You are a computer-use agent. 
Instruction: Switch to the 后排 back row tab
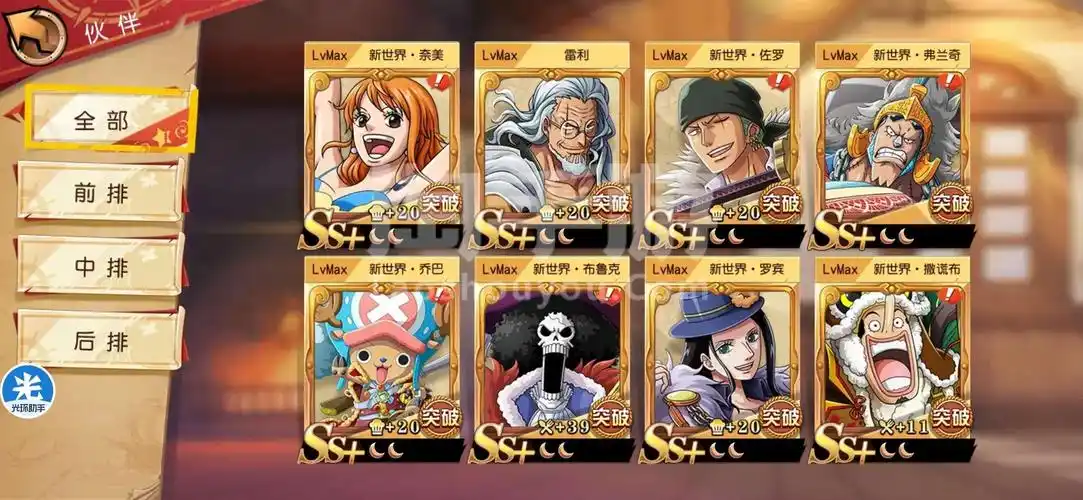(x=101, y=341)
